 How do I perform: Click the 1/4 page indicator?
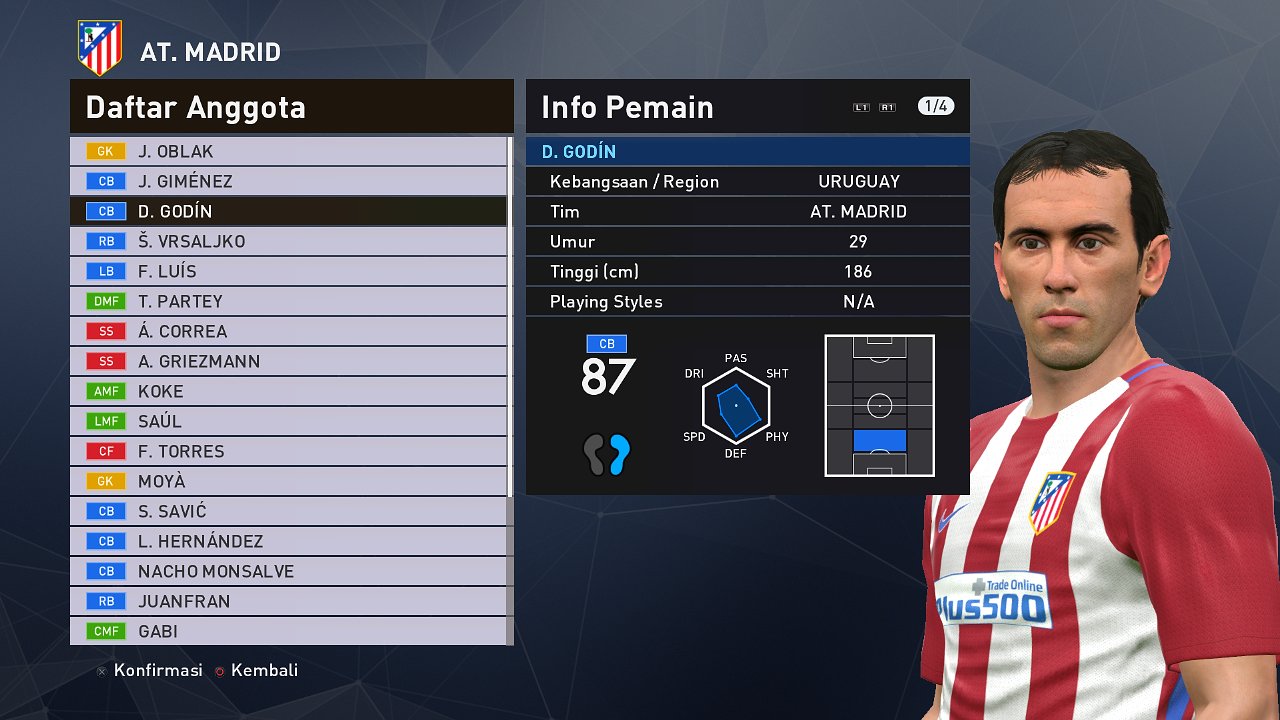[x=936, y=106]
